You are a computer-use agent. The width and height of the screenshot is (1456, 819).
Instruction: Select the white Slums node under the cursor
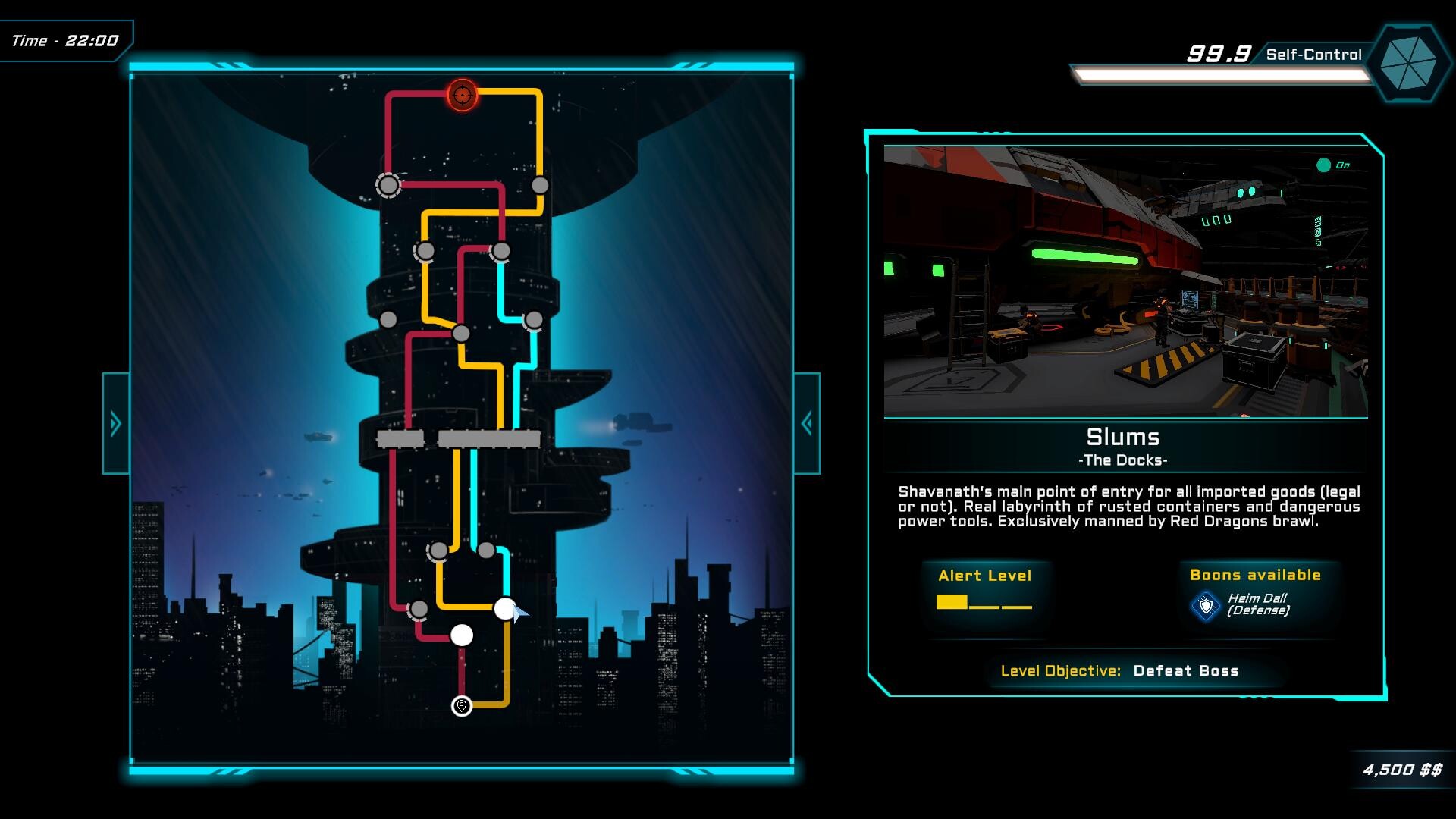click(505, 607)
